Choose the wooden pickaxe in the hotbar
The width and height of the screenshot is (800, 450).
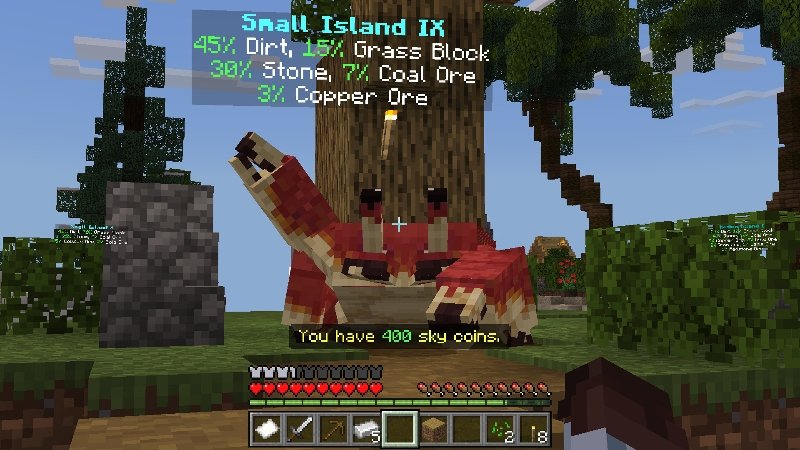tap(334, 428)
